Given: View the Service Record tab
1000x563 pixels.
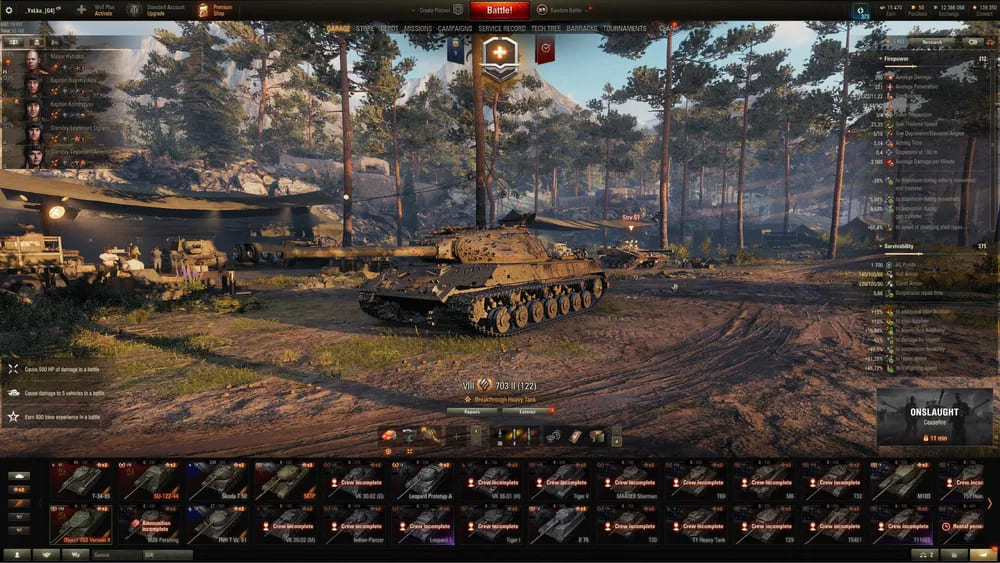Looking at the screenshot, I should tap(502, 29).
